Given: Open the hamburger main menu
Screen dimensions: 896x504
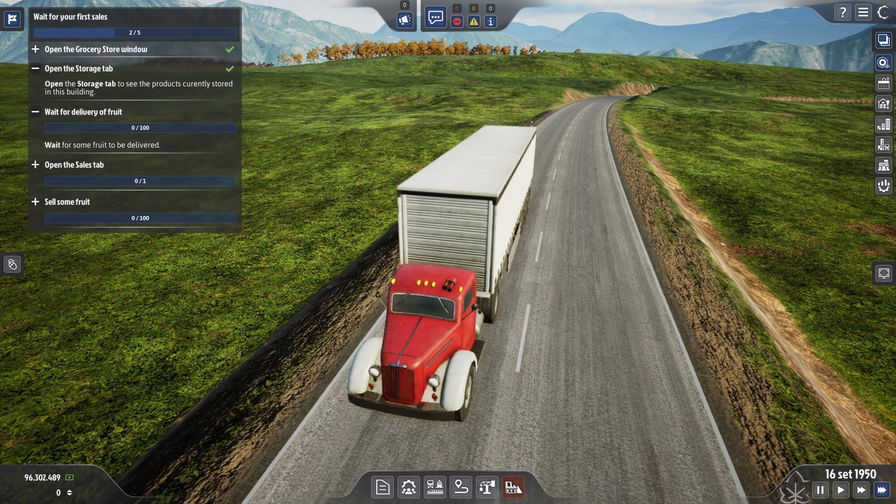Looking at the screenshot, I should 863,13.
